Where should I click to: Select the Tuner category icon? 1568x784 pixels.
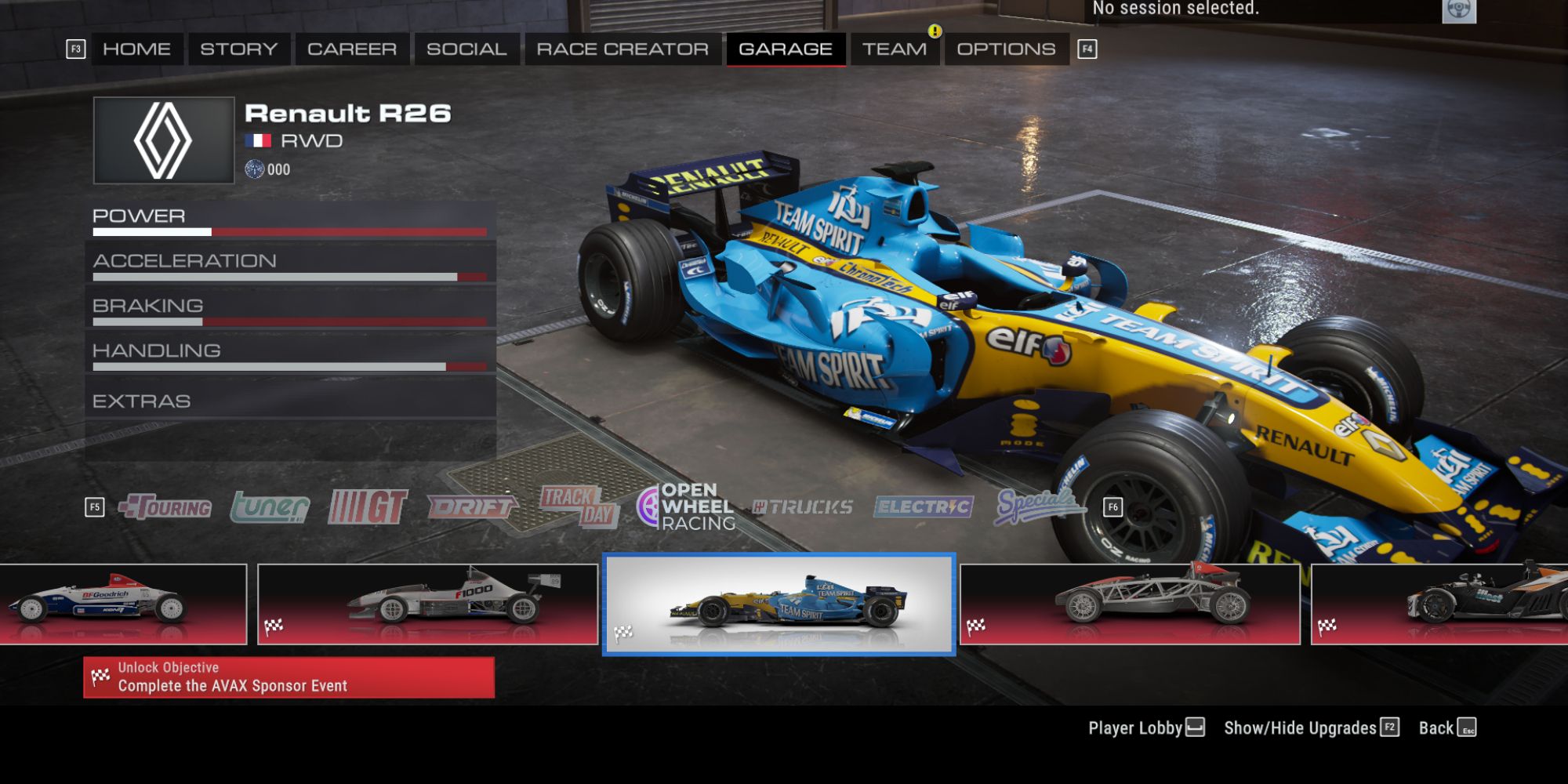click(x=270, y=507)
